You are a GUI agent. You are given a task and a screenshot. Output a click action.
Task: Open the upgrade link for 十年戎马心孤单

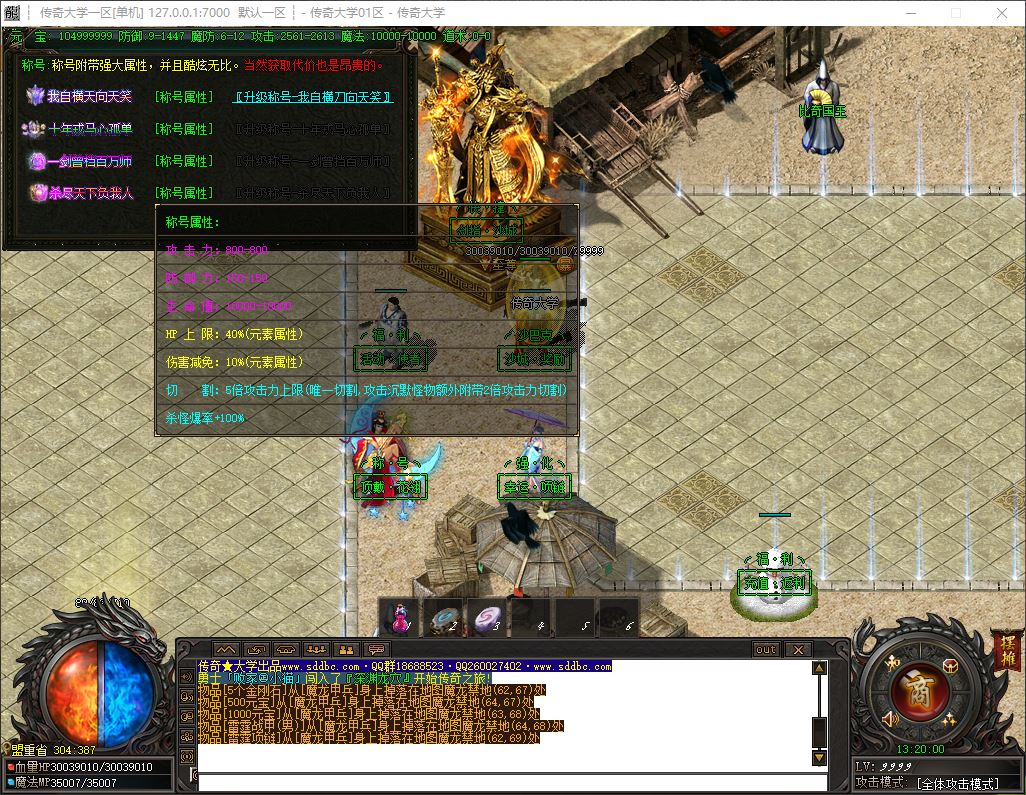pos(313,129)
